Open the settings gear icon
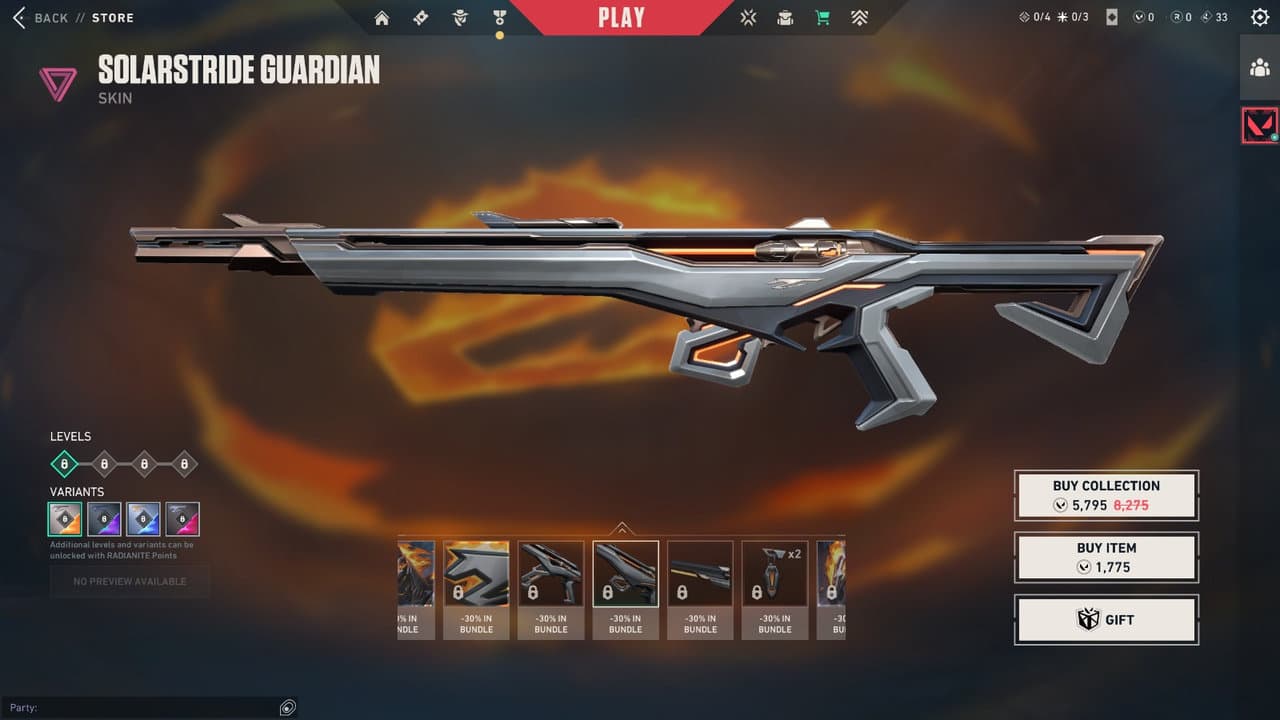Screen dimensions: 1280x720 pyautogui.click(x=1257, y=16)
